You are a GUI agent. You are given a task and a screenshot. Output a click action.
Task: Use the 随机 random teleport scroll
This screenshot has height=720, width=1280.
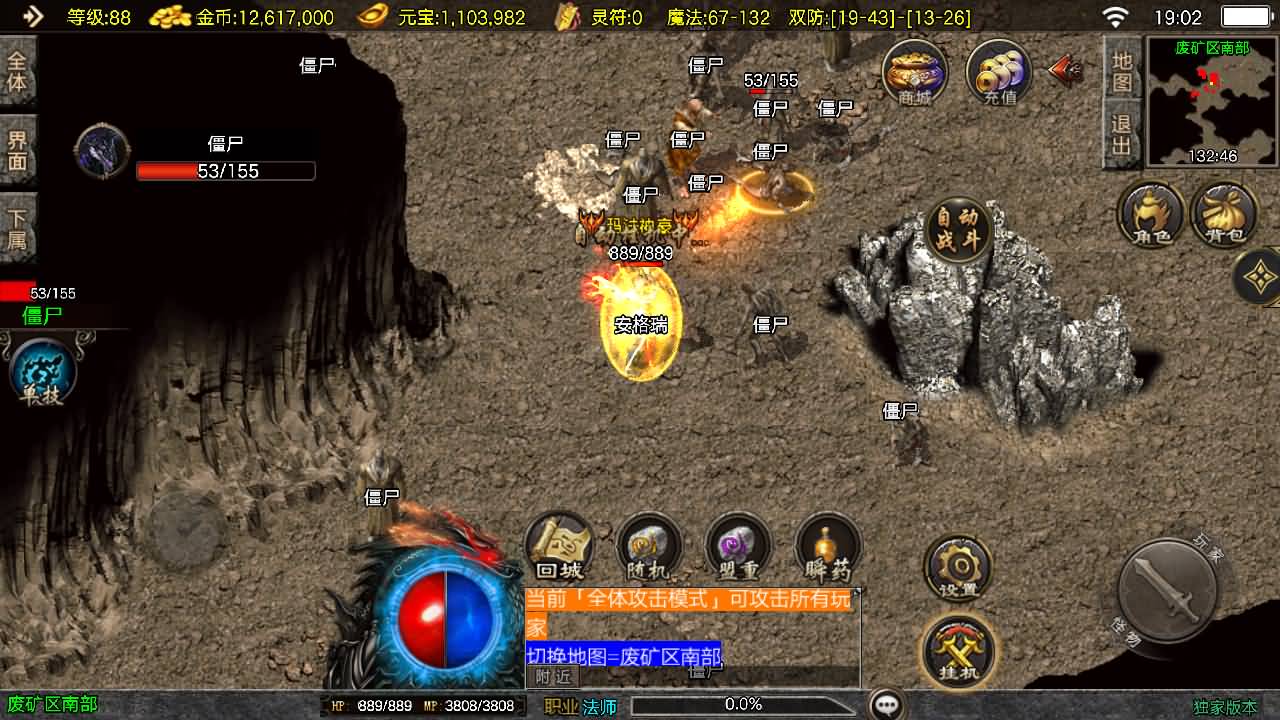coord(648,547)
